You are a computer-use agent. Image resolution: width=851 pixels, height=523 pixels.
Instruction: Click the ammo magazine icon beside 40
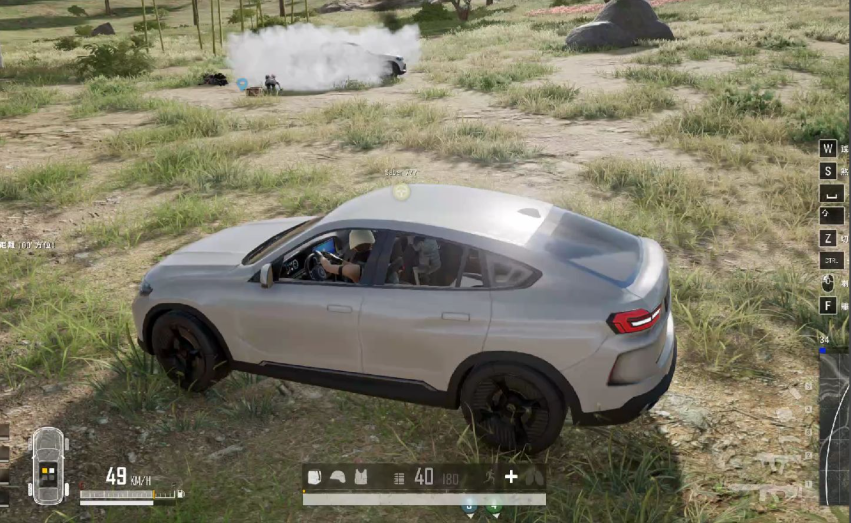(400, 478)
